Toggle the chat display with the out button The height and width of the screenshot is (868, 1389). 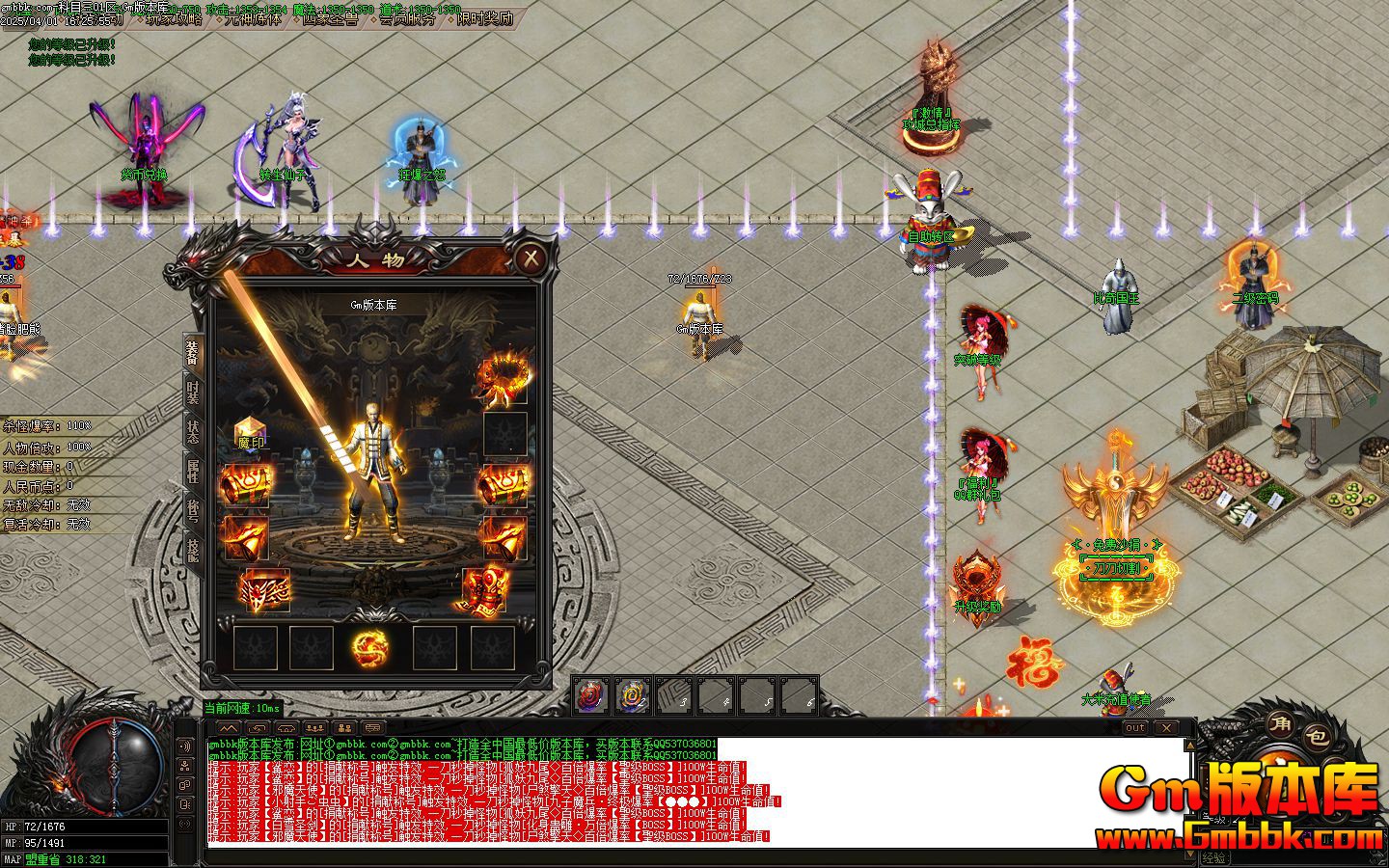[x=1135, y=727]
